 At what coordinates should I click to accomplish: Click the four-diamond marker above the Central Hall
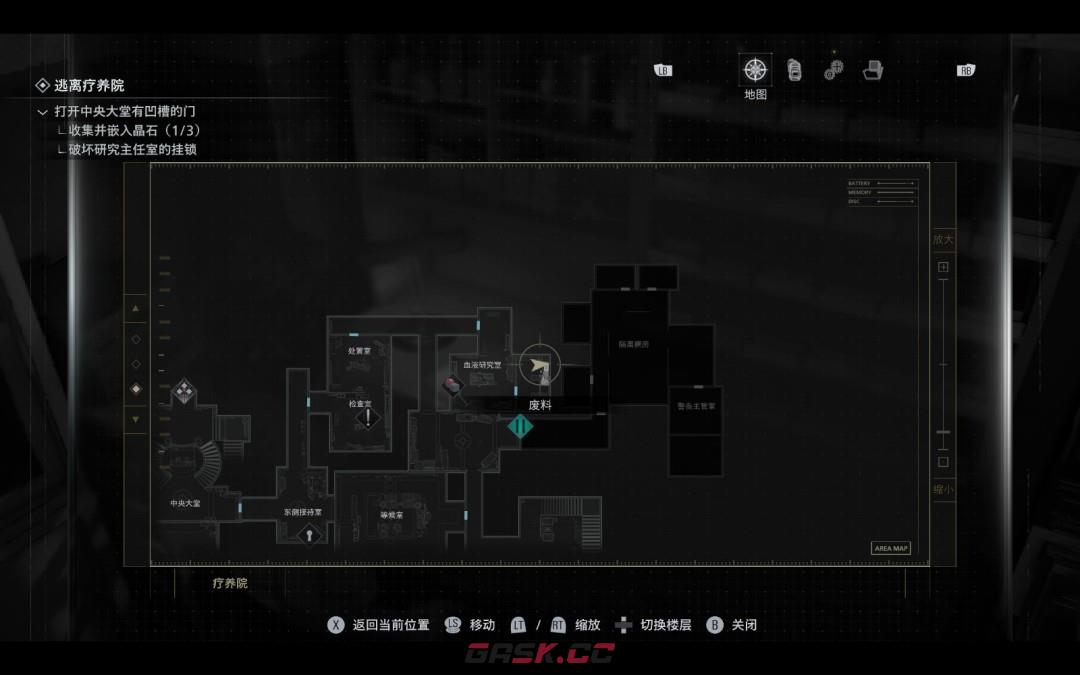coord(184,390)
